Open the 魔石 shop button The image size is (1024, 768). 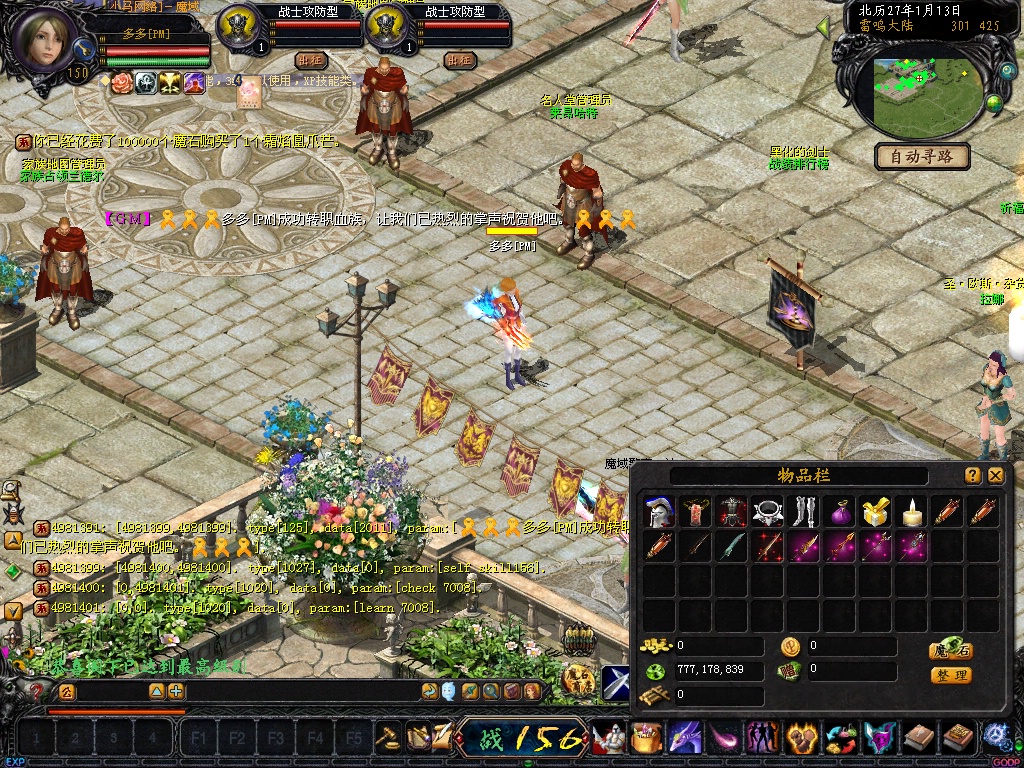coord(951,650)
